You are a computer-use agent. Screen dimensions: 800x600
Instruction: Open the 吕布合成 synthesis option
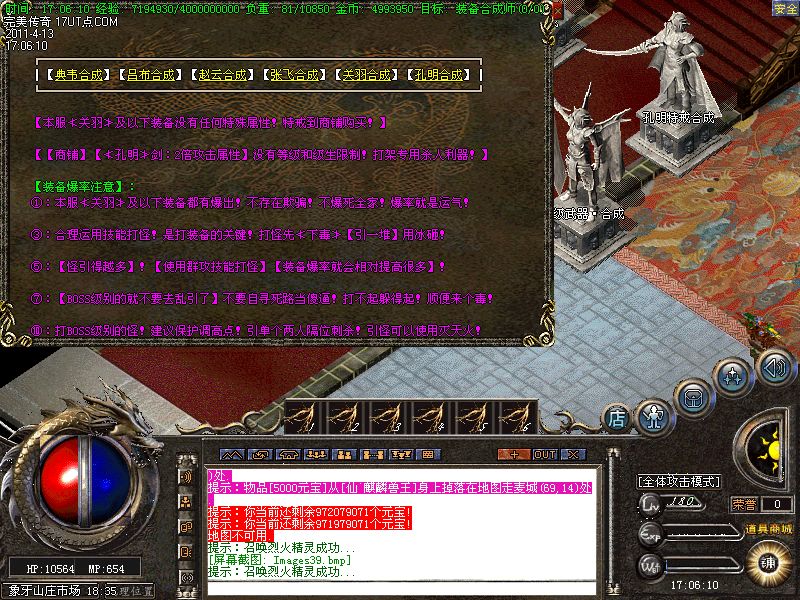coord(149,75)
